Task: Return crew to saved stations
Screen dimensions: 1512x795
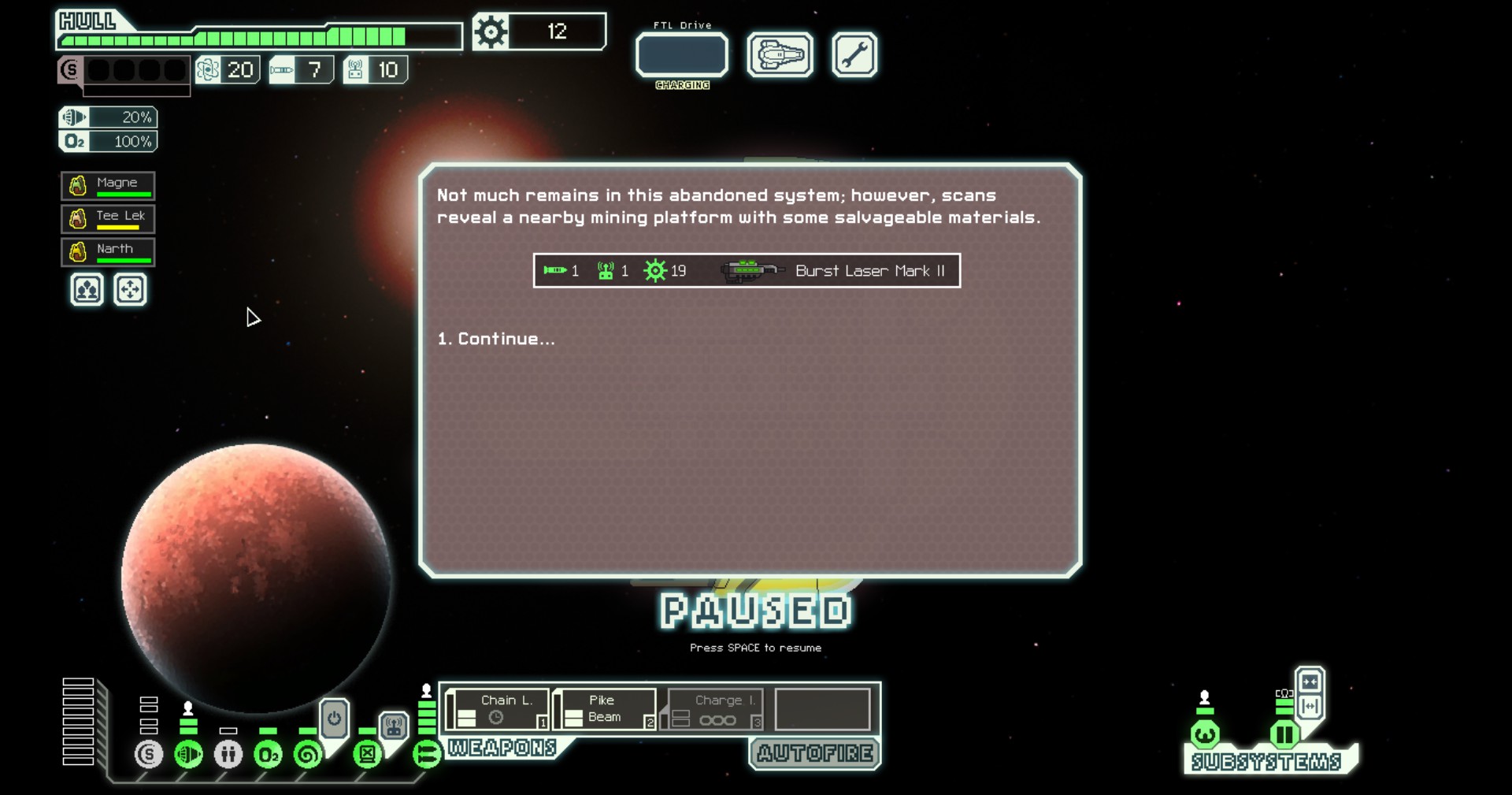Action: tap(130, 290)
